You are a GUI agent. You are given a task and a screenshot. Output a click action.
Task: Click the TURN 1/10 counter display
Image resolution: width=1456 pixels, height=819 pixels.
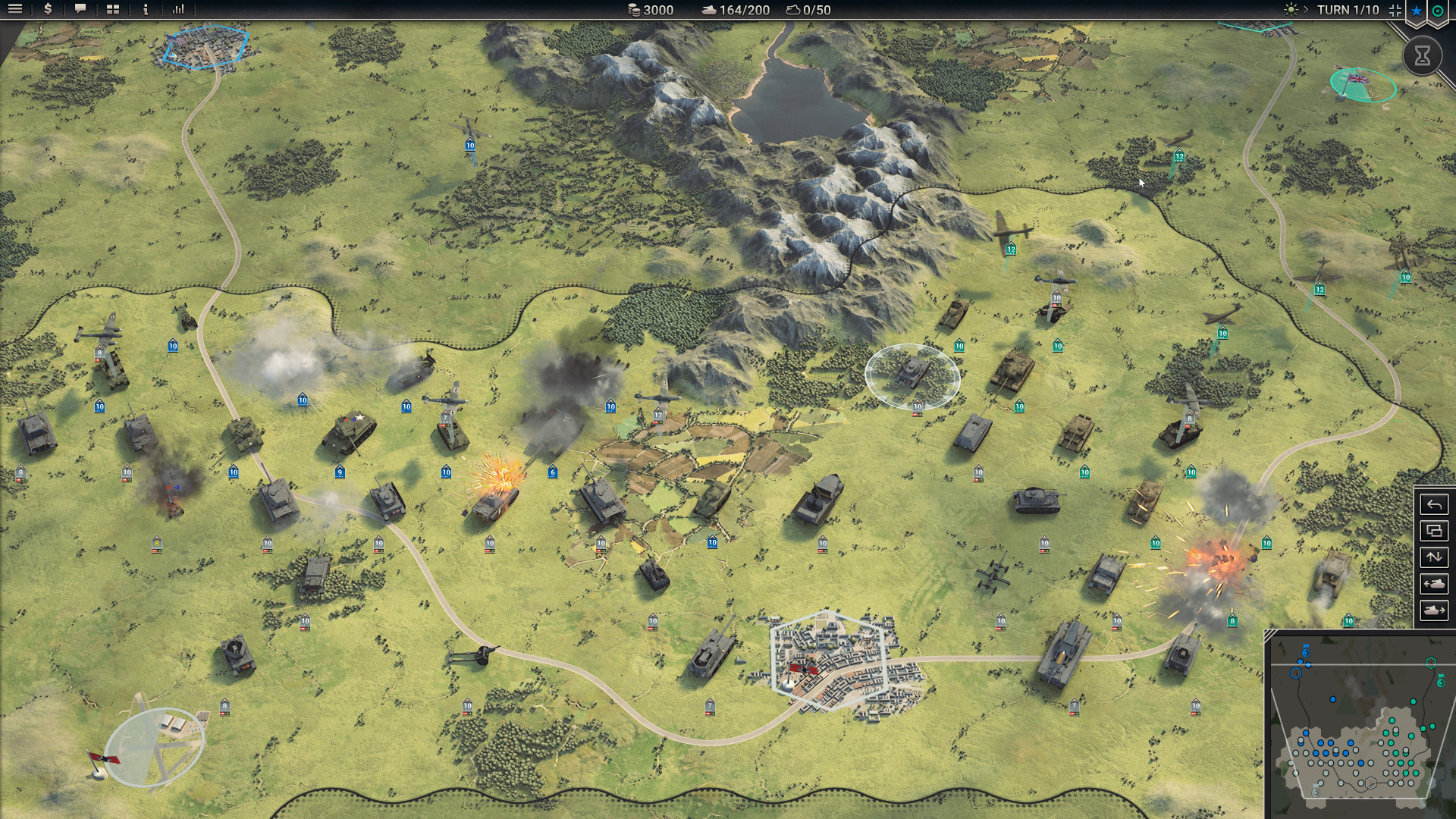coord(1348,10)
